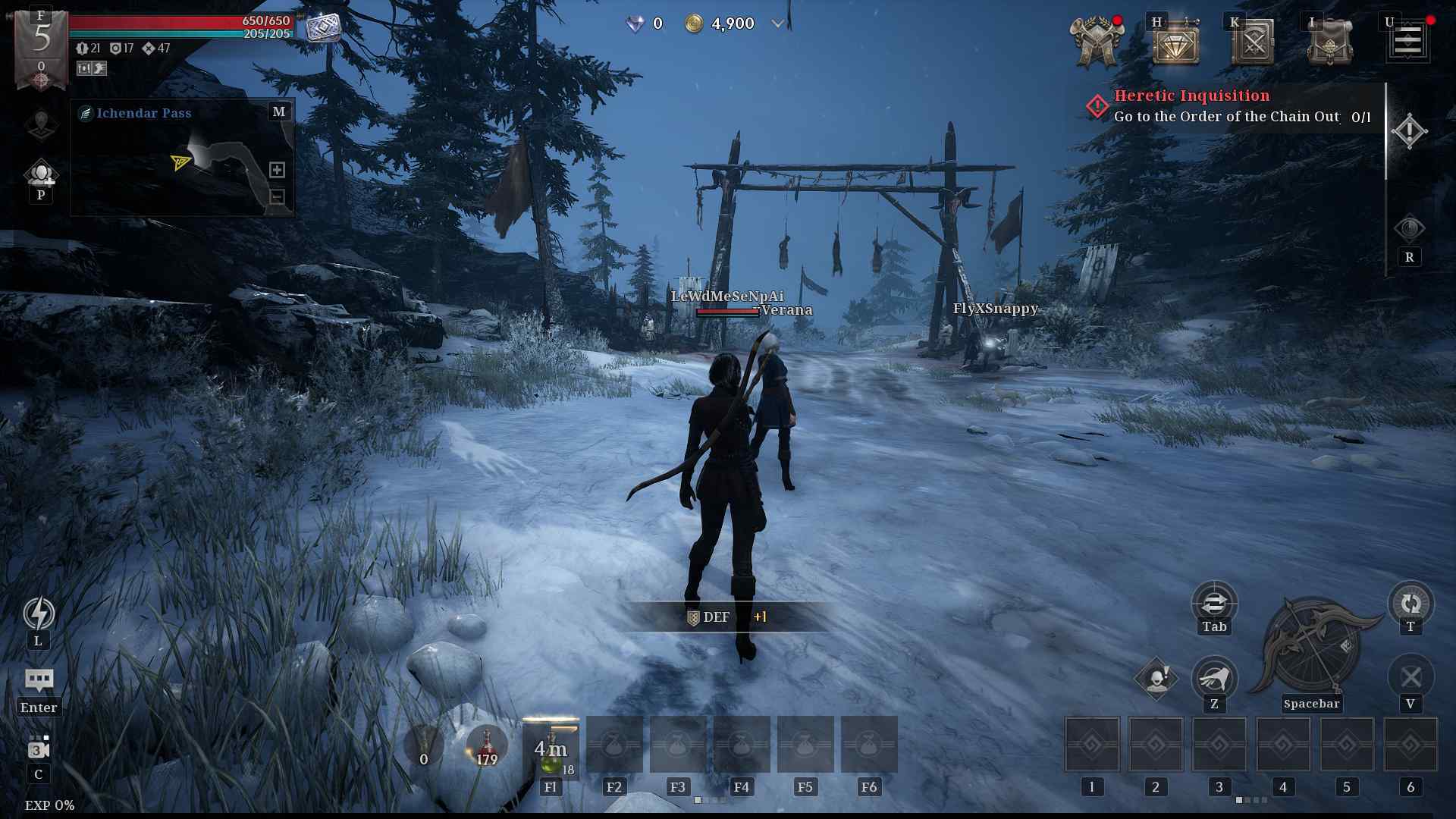Zoom out on the minimap
1456x819 pixels.
(x=277, y=197)
